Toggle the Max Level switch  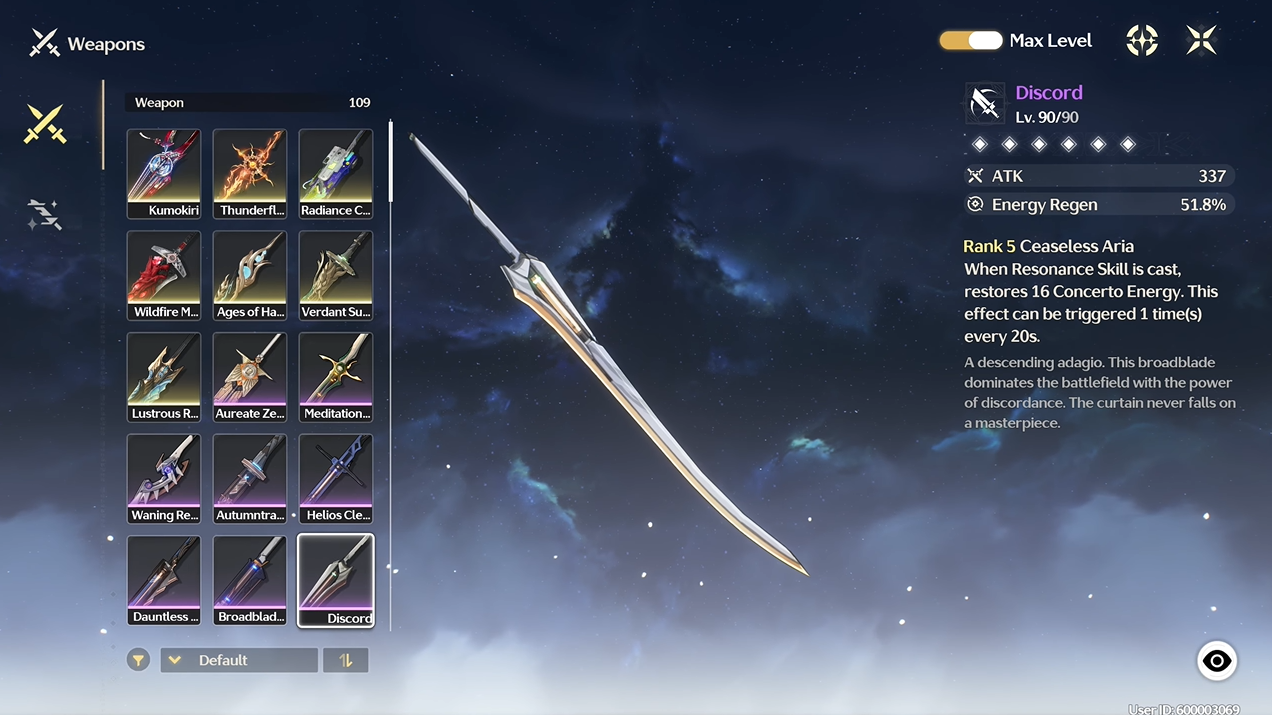970,41
